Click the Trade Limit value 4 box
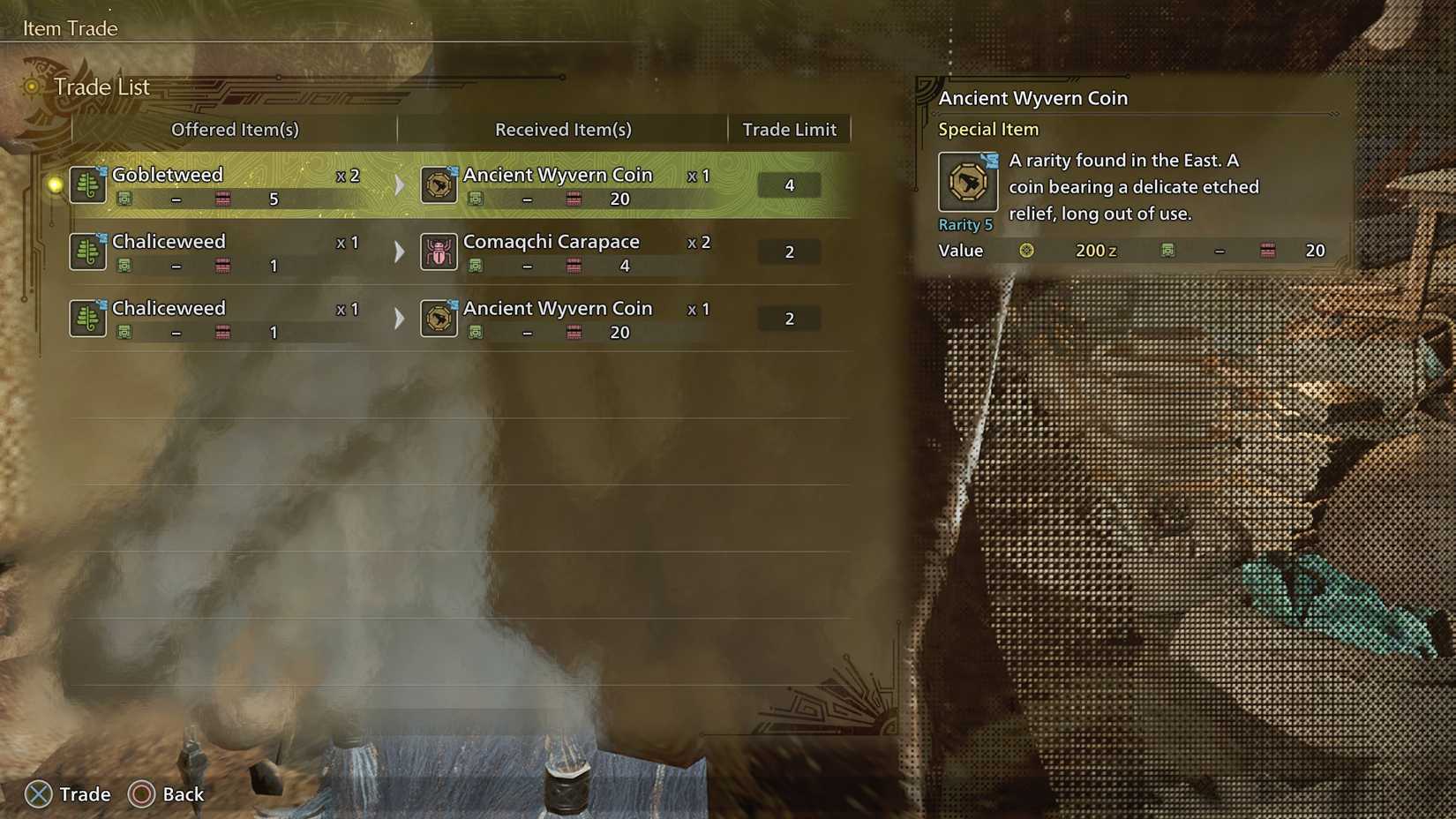Viewport: 1456px width, 819px height. [788, 184]
